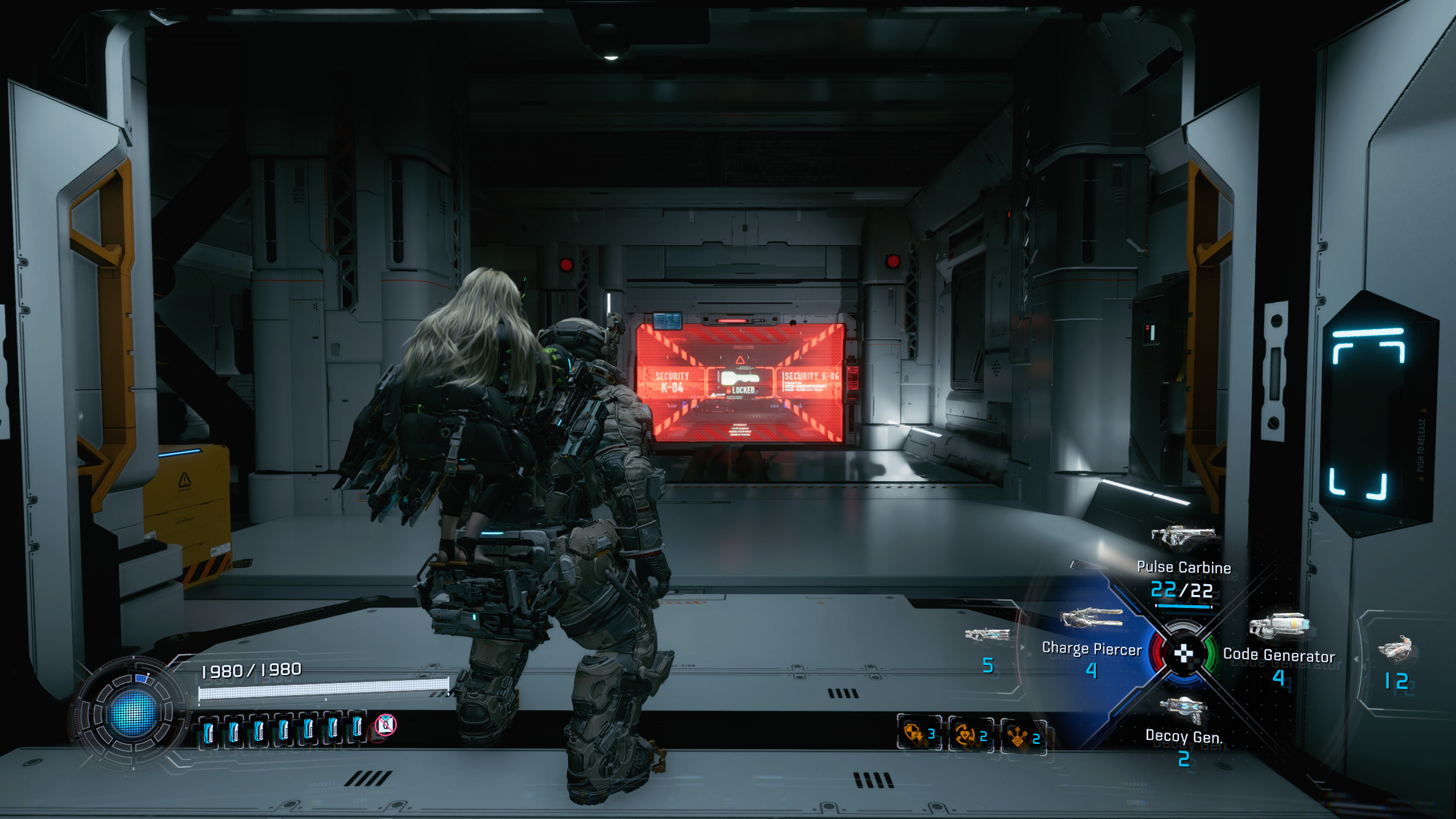Click the drone deploy consumable icon
Viewport: 1456px width, 819px height.
(x=1018, y=735)
